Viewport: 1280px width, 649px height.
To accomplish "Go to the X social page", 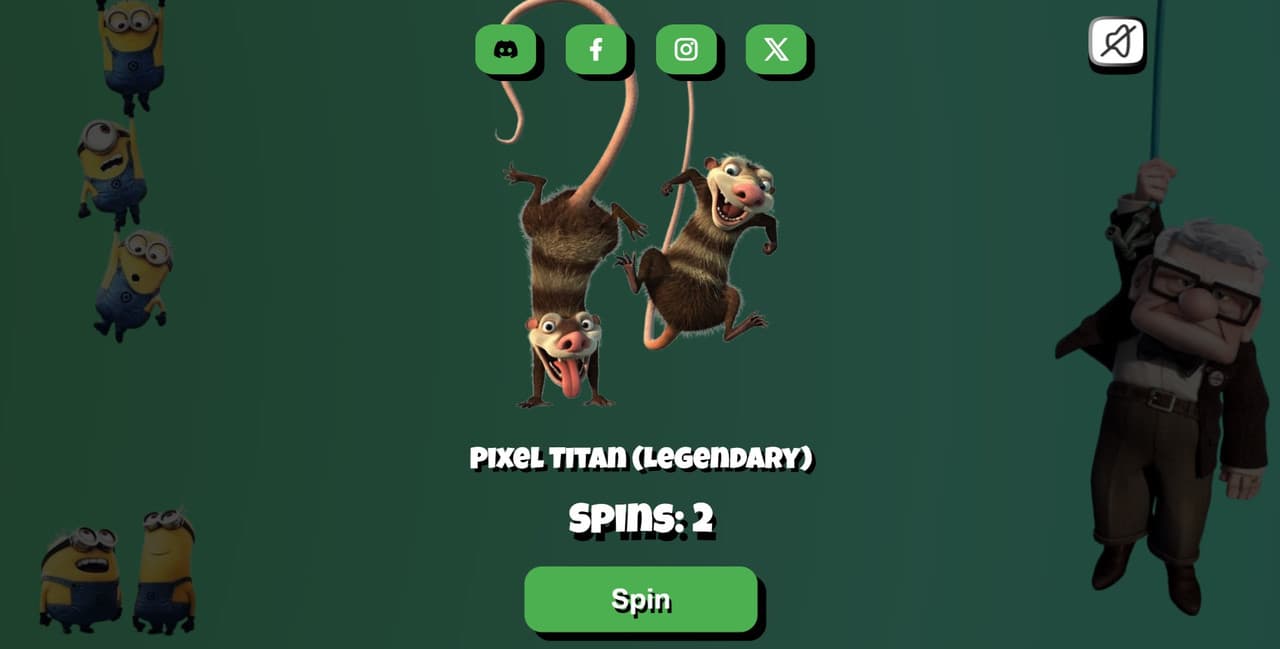I will click(776, 49).
